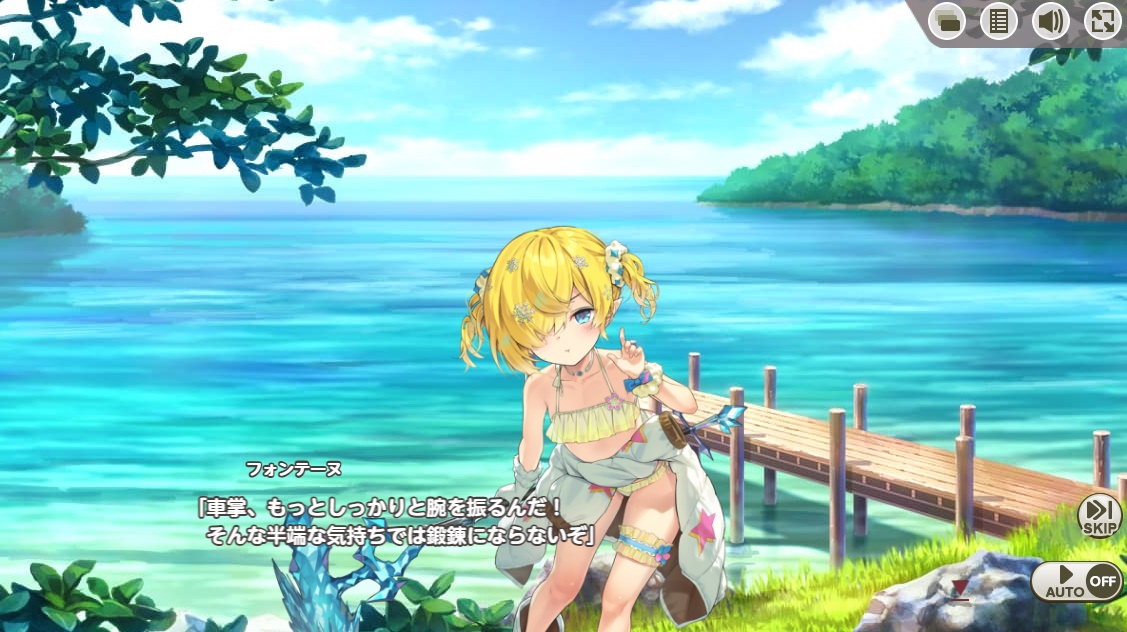Open the dialogue log list icon
This screenshot has height=632, width=1127.
998,21
